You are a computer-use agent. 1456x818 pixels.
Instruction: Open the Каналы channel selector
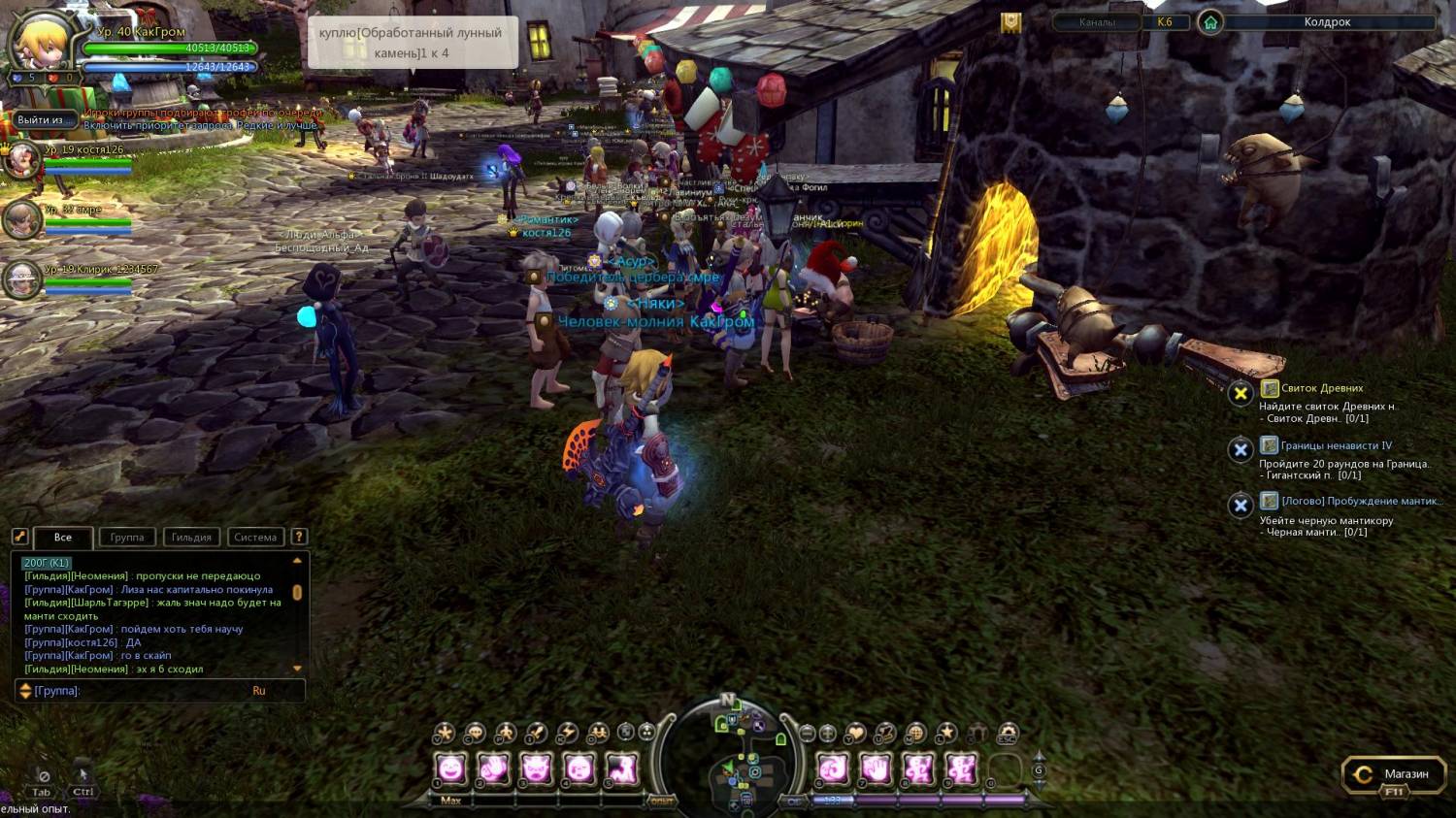[1097, 22]
